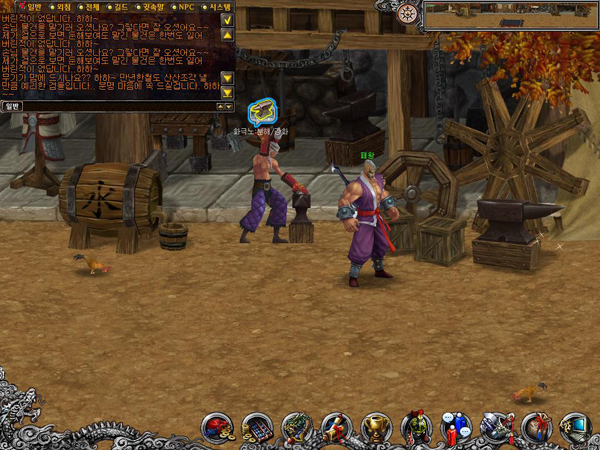Viewport: 600px width, 450px height.
Task: Click the minimap panel
Action: tap(510, 16)
